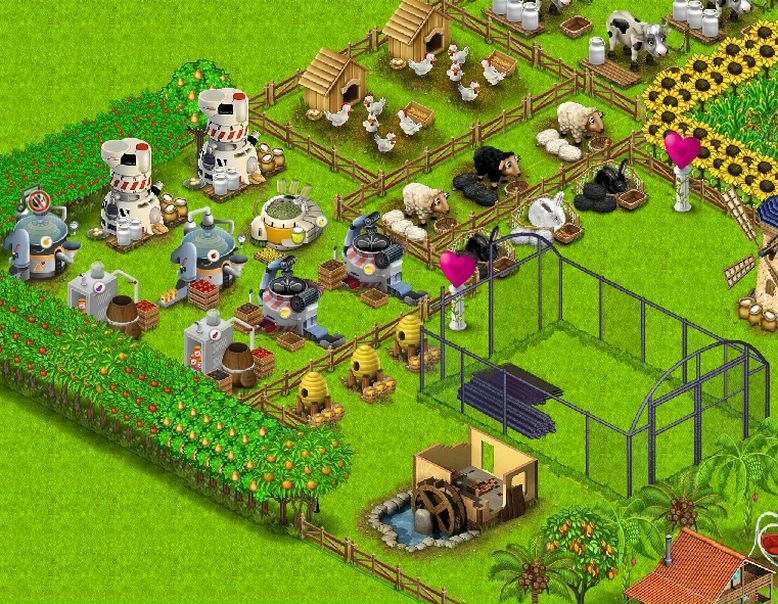Click the red prohibited-sign status icon above the machine
Viewport: 778px width, 604px height.
click(x=39, y=200)
